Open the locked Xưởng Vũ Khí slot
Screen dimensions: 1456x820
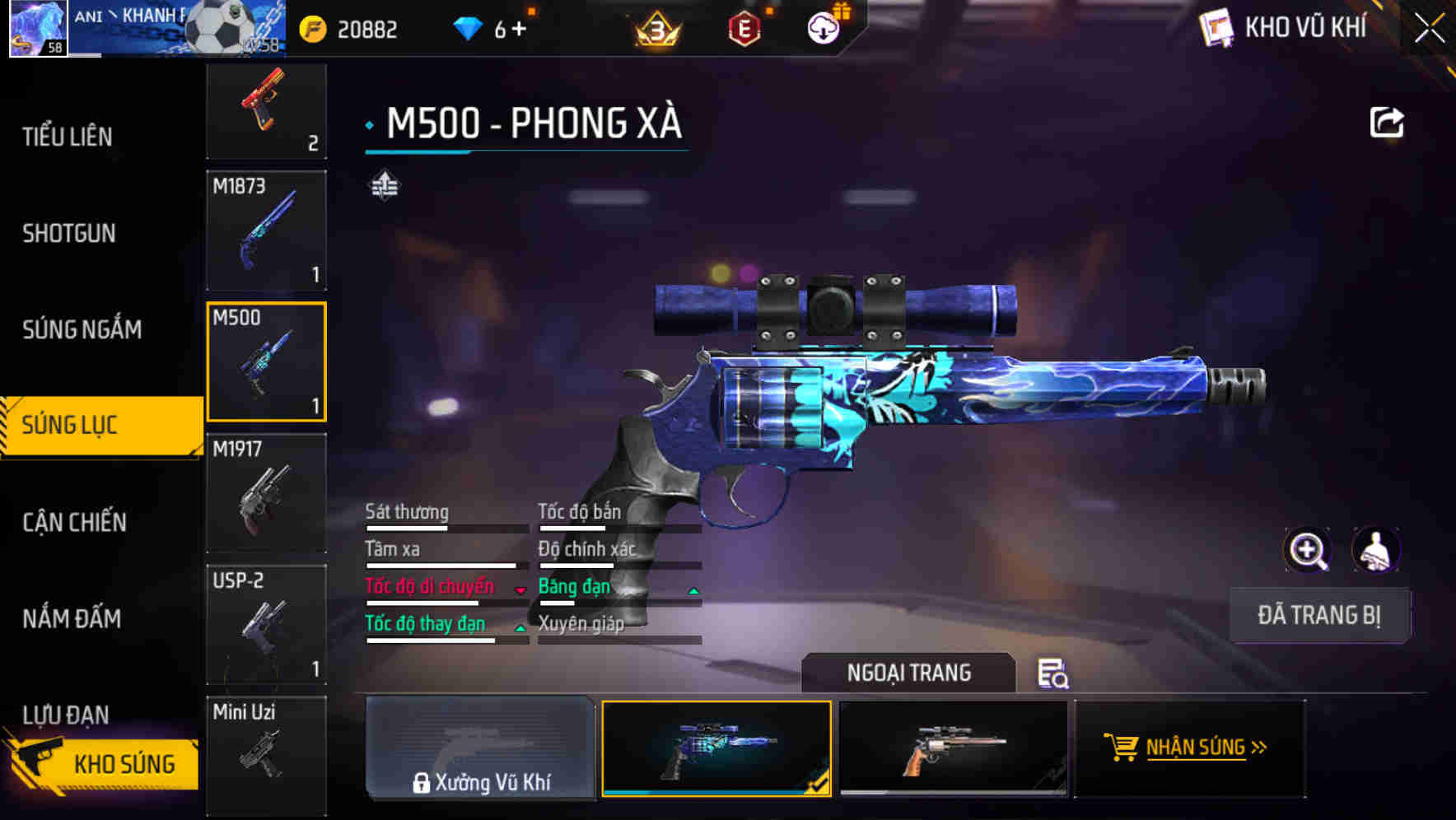(480, 748)
